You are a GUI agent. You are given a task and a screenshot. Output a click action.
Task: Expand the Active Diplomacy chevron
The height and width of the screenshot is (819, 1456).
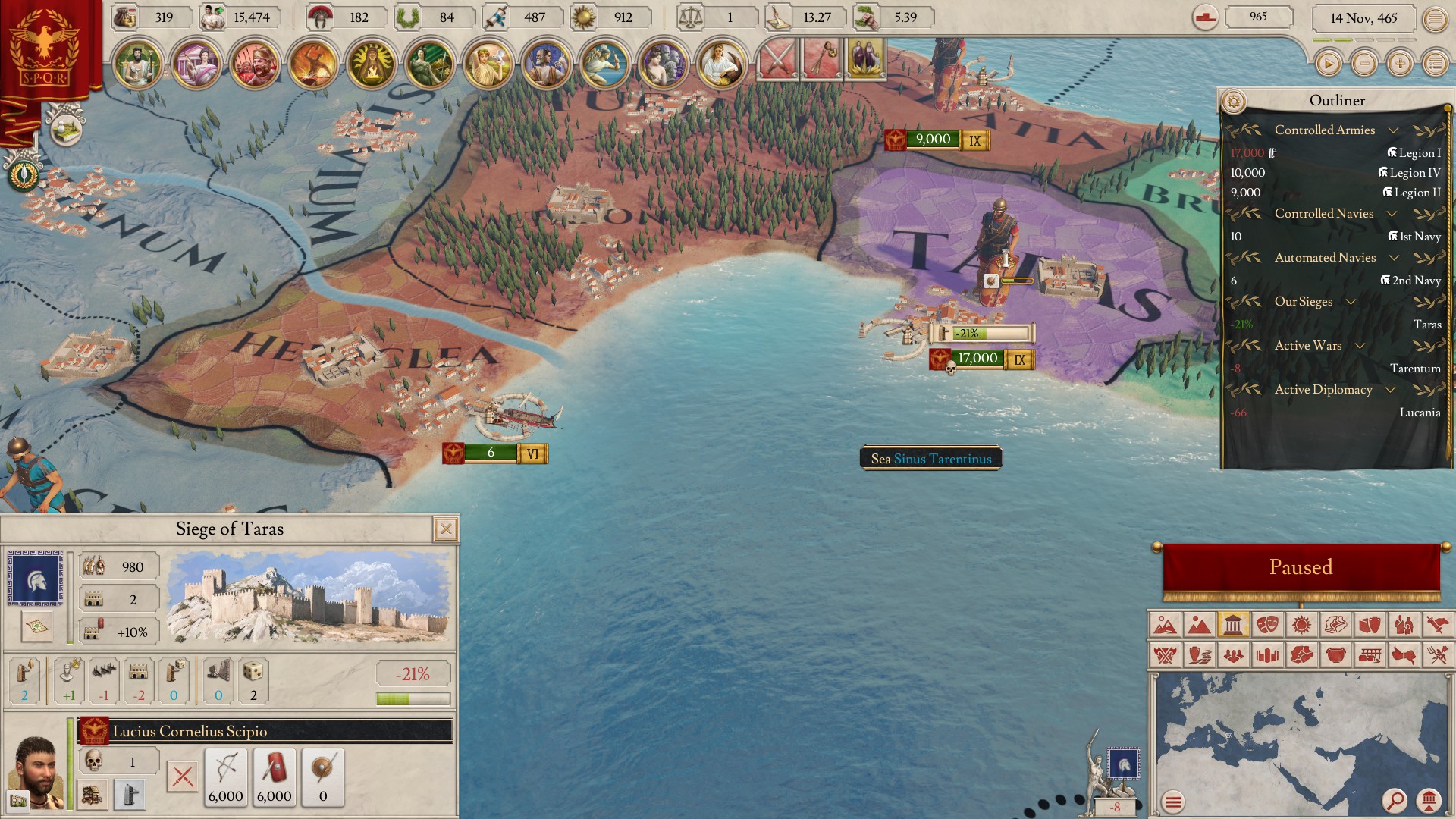tap(1391, 390)
